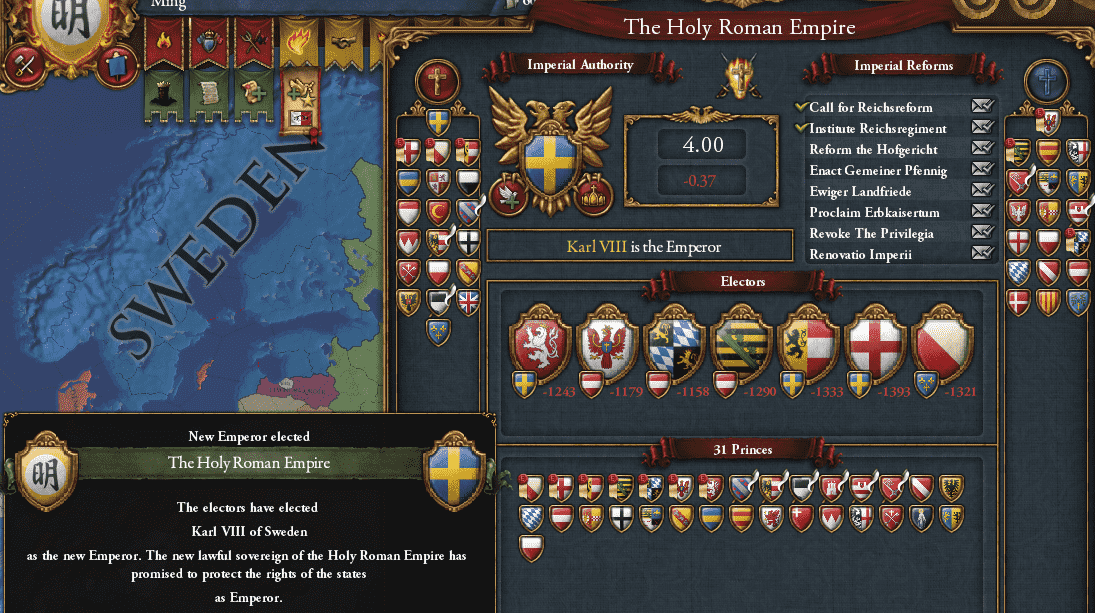Select the Catholic league cross icon

coord(437,81)
